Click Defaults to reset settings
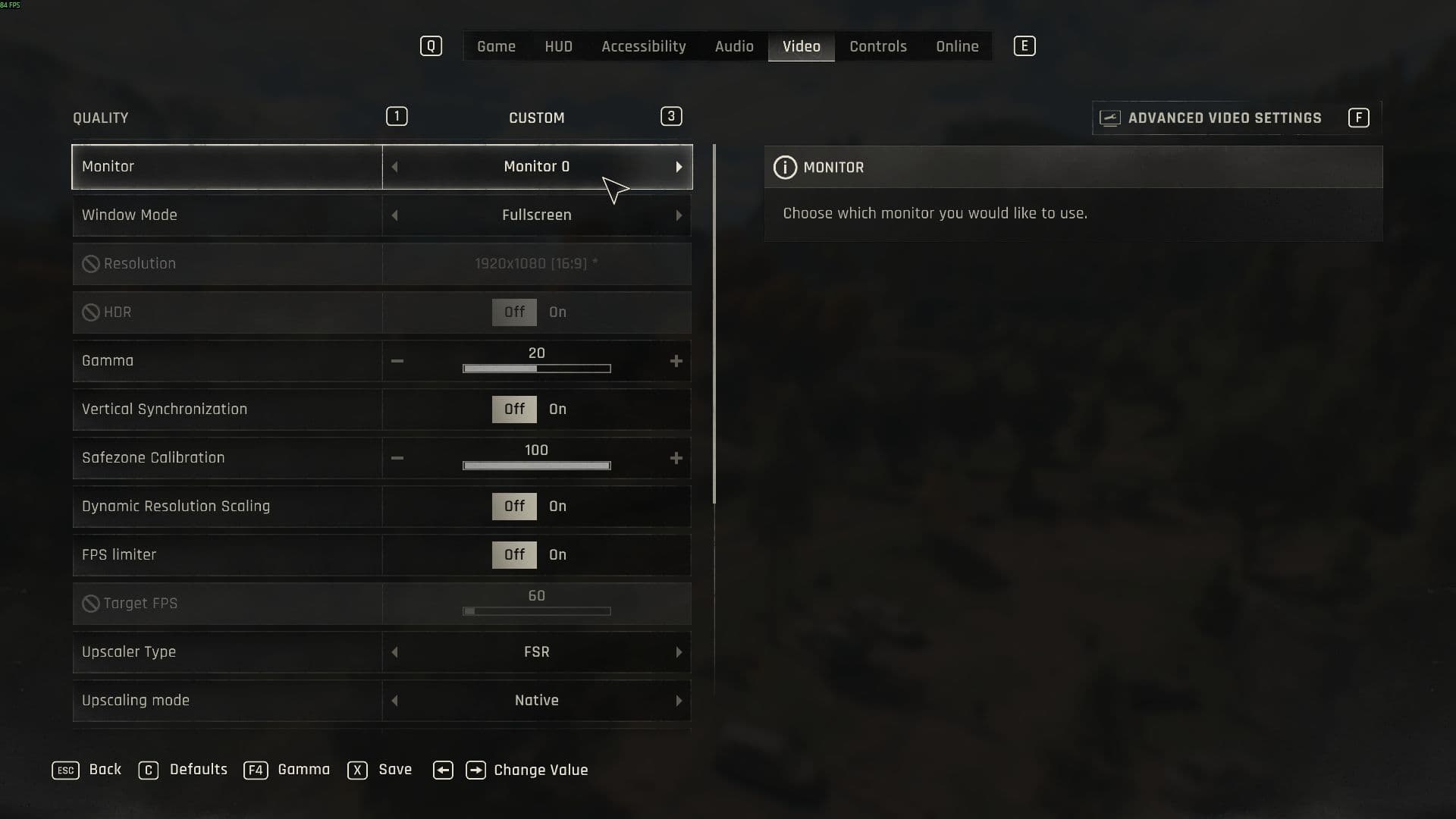The image size is (1456, 819). (198, 770)
